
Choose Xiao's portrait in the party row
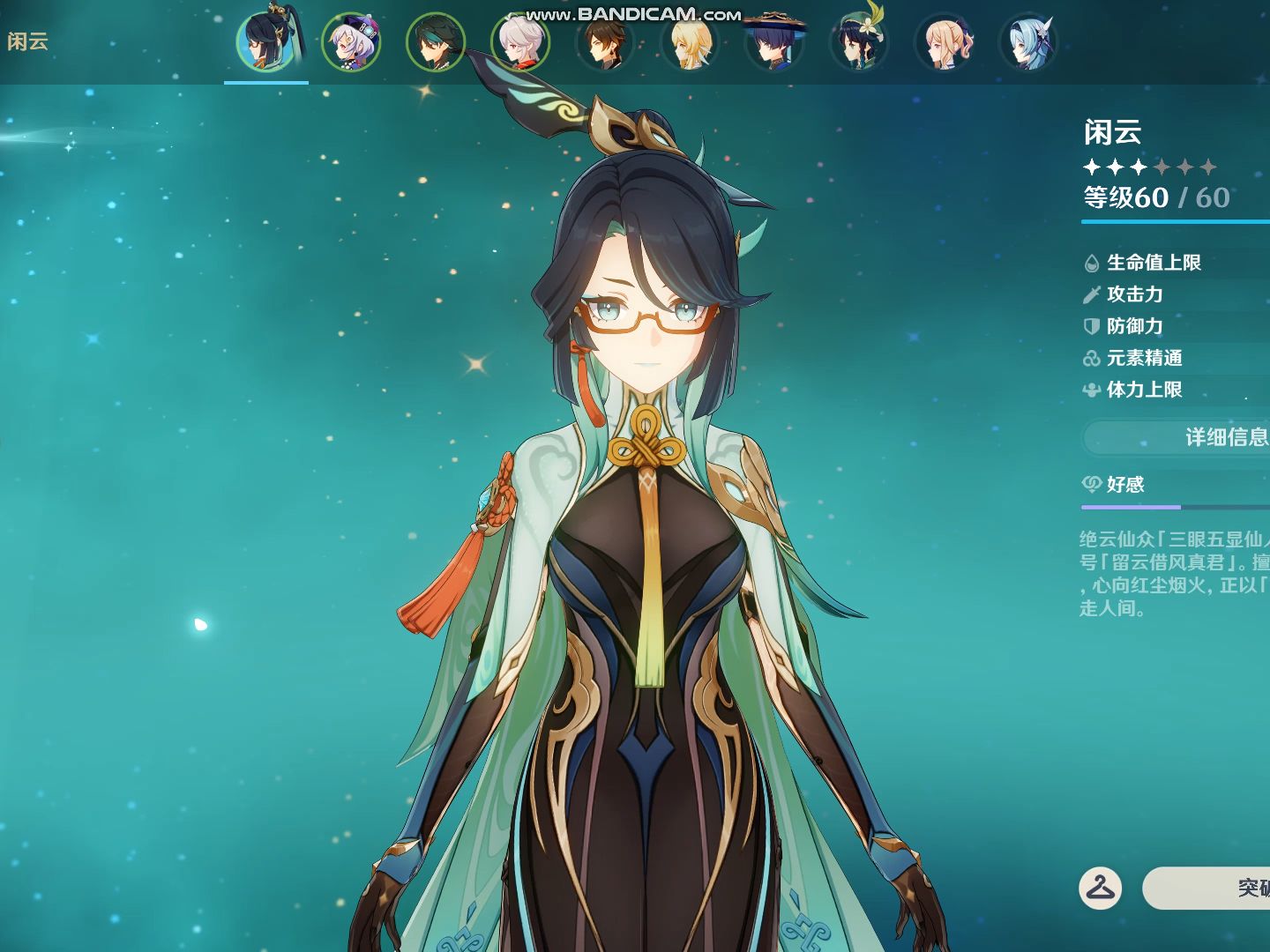point(436,42)
